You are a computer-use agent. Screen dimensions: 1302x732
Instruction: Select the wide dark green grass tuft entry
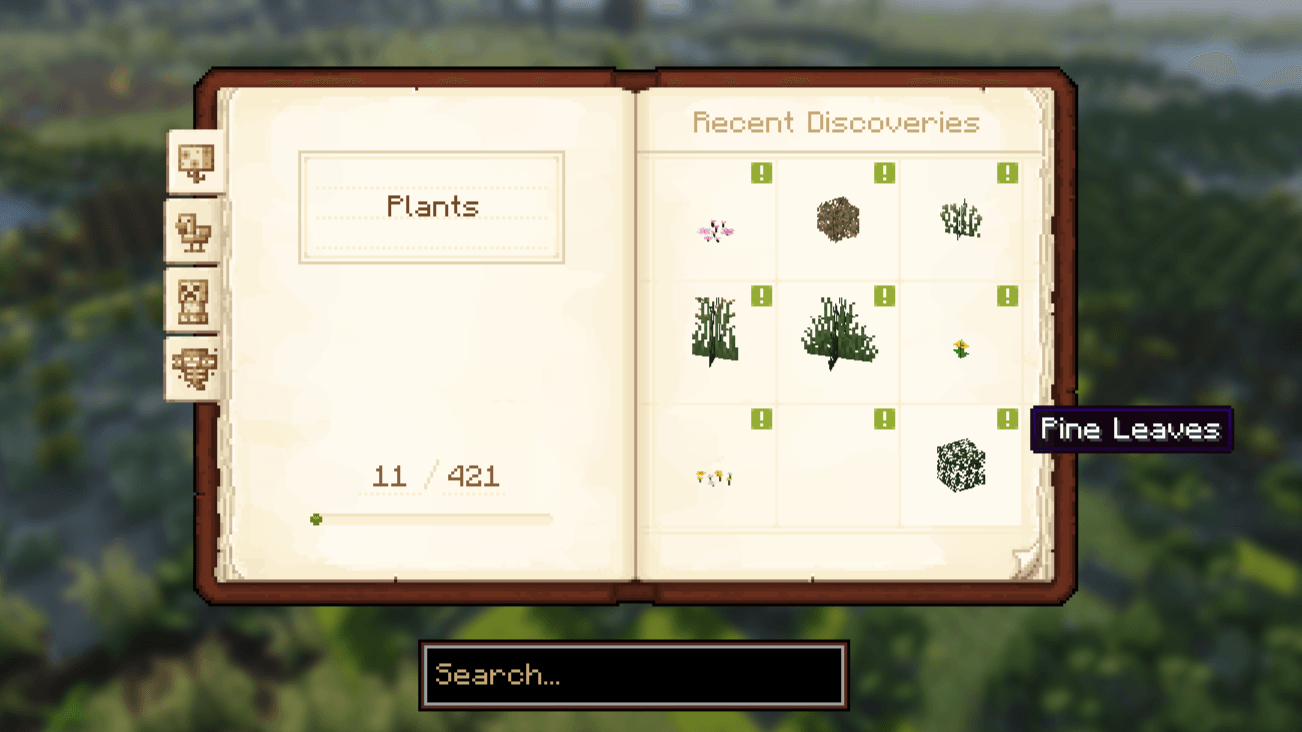(x=838, y=334)
